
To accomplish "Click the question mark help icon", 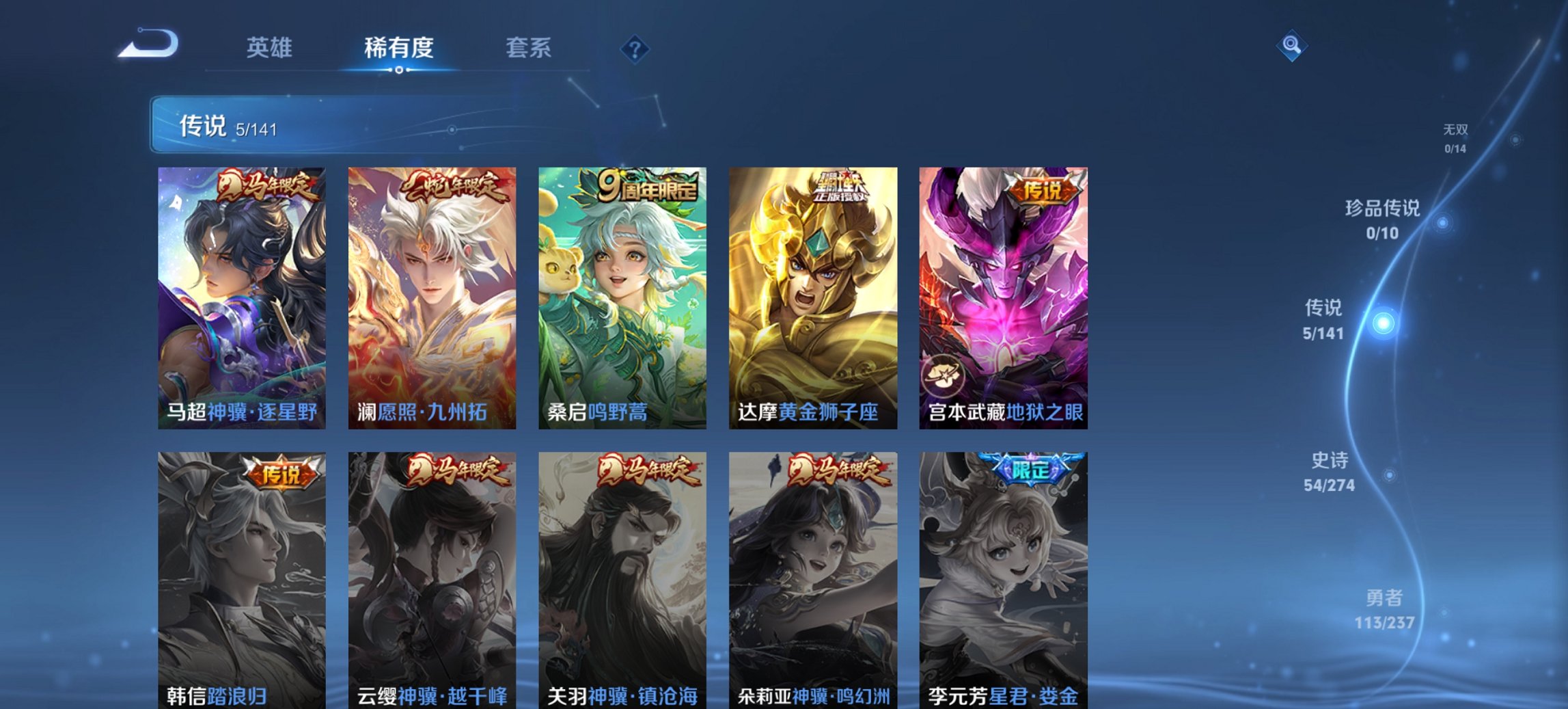I will (x=635, y=48).
